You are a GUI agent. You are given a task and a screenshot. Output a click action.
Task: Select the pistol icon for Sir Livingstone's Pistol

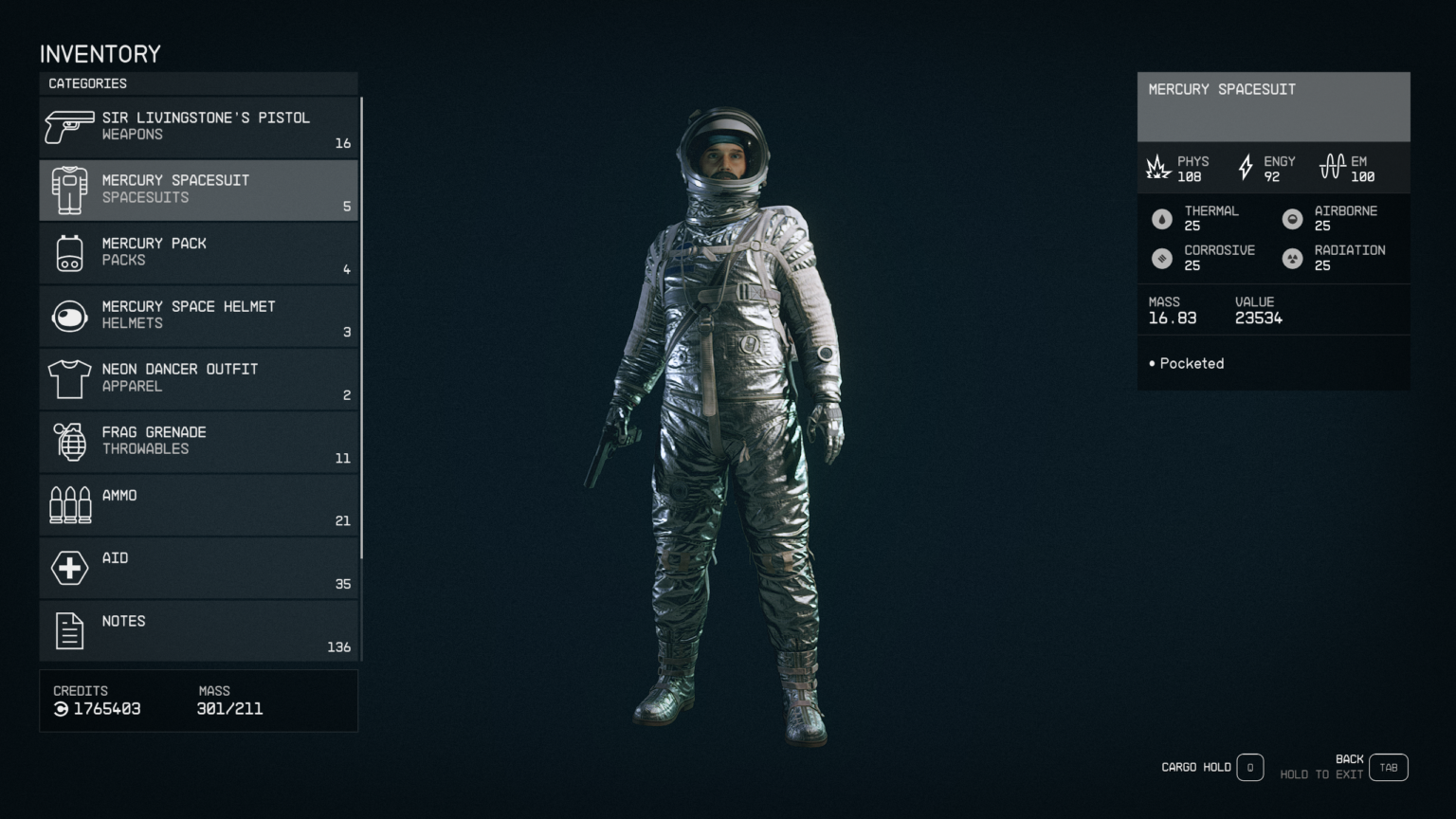(67, 126)
